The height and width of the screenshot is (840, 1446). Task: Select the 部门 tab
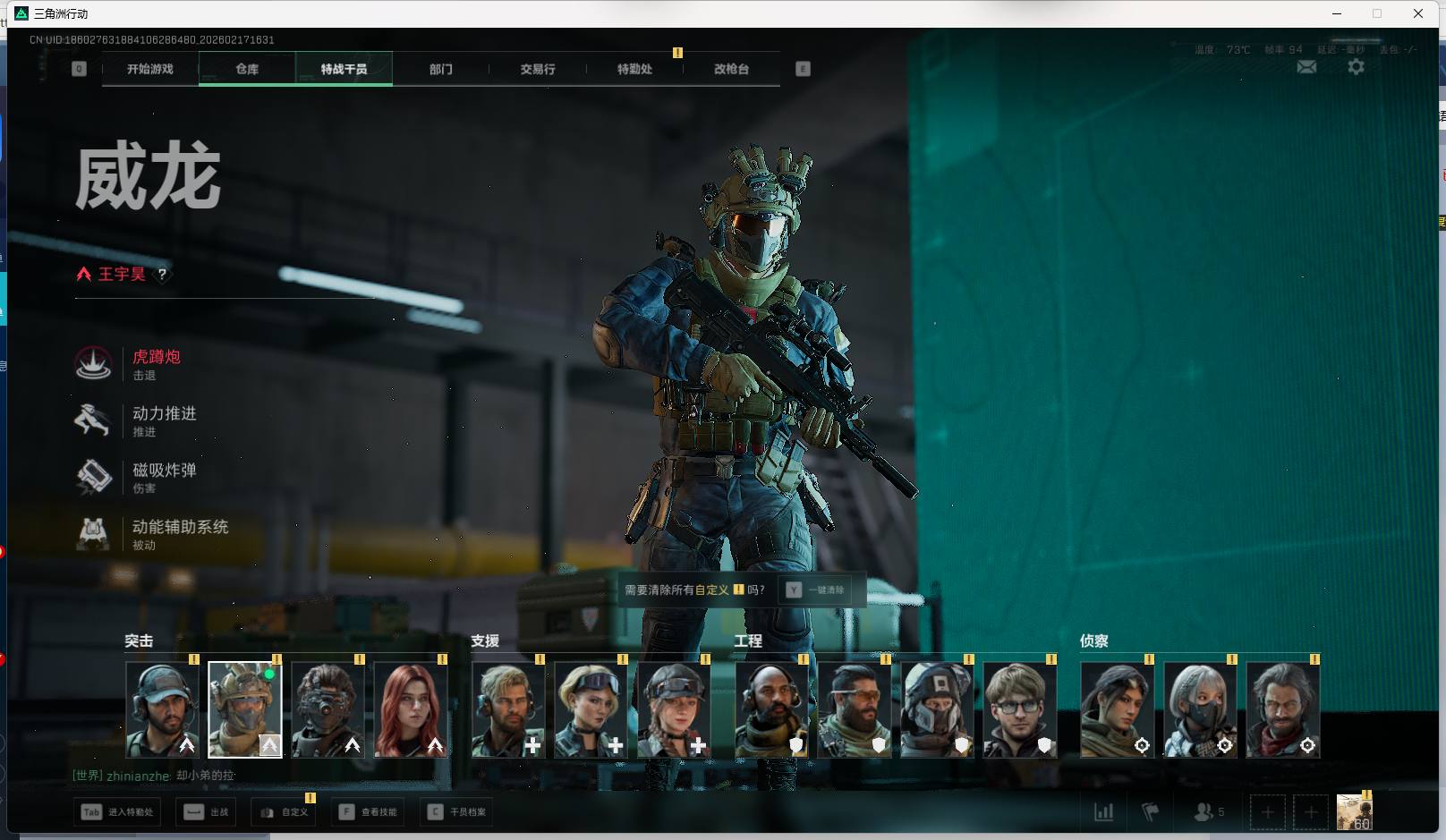440,69
